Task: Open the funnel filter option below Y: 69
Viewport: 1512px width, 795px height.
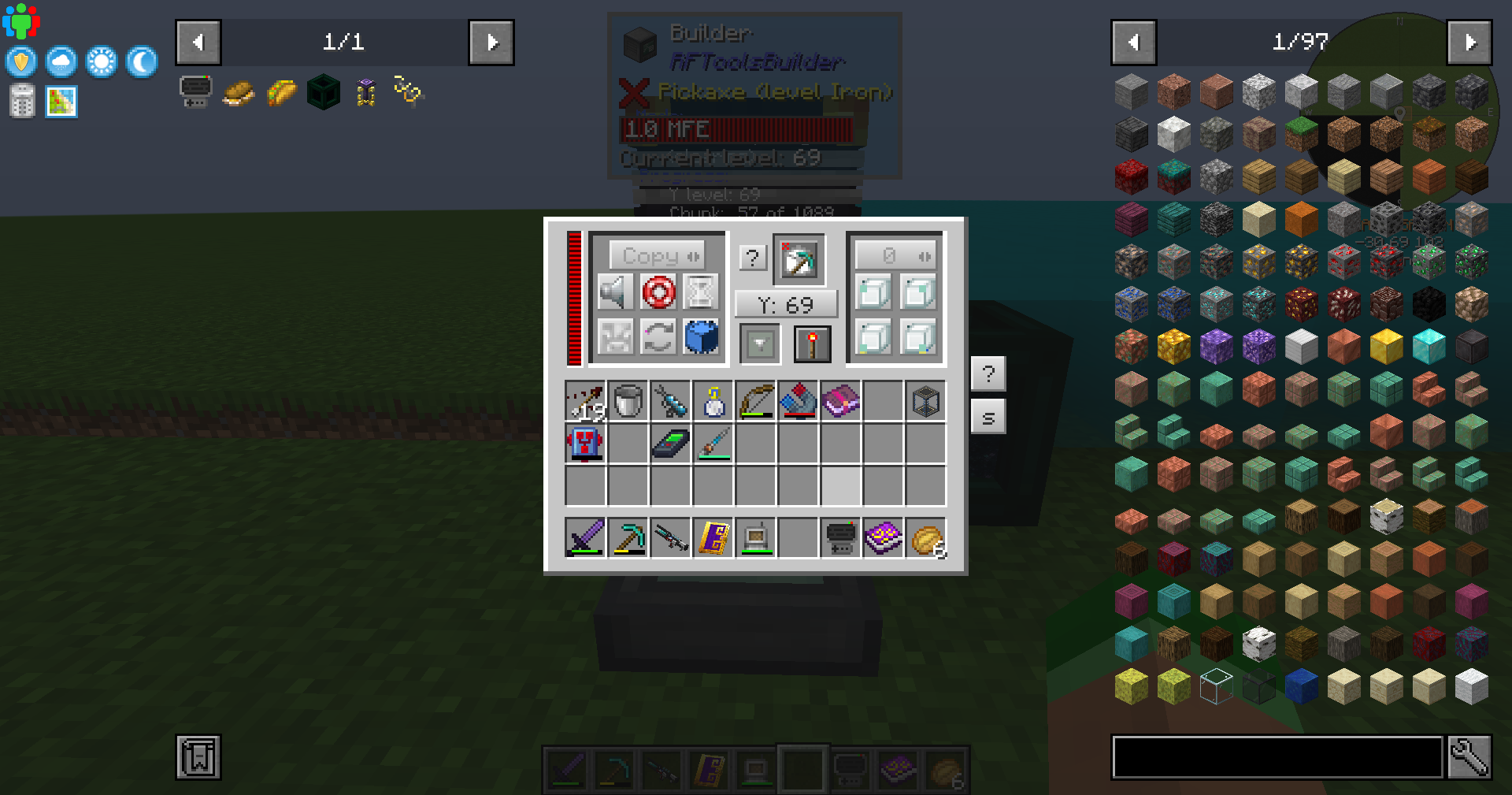Action: 758,344
